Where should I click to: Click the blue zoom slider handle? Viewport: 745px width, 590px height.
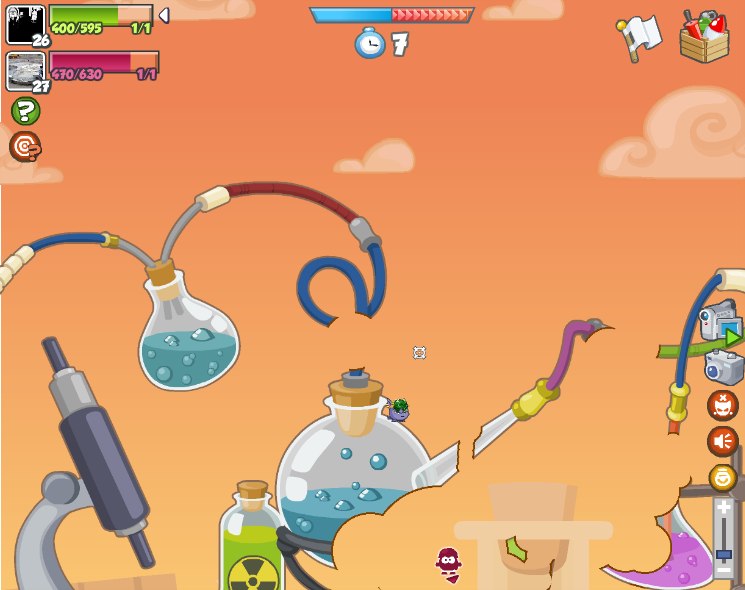coord(724,553)
